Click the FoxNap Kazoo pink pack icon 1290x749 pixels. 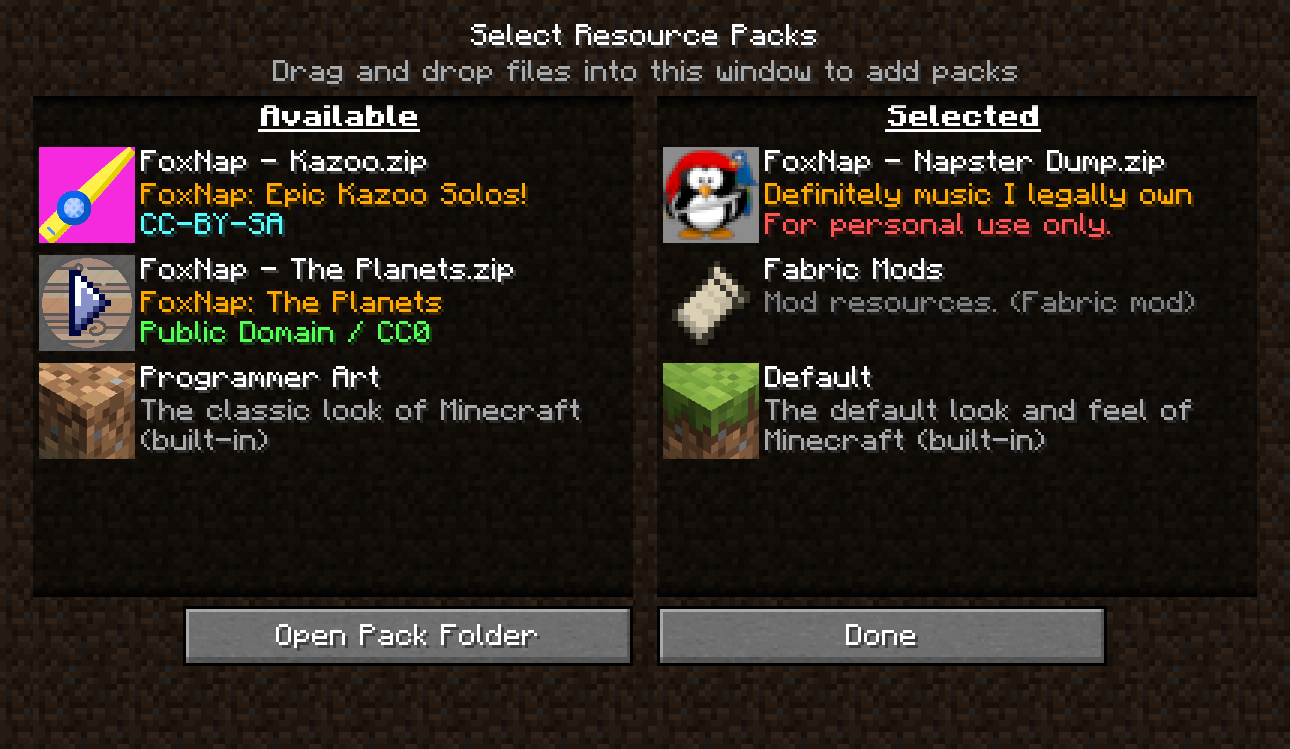pyautogui.click(x=86, y=195)
